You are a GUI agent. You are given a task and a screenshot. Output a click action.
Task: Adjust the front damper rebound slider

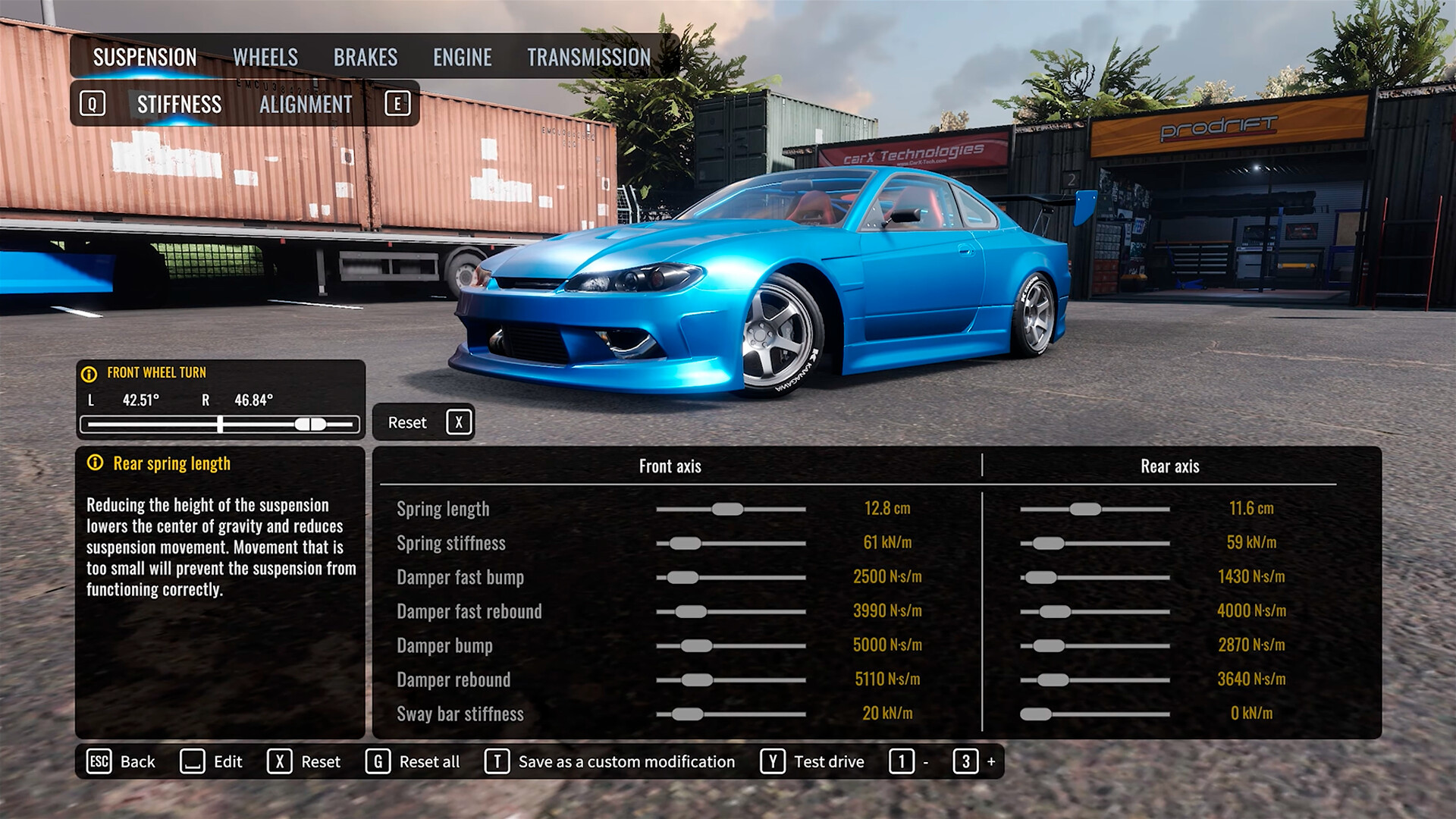click(x=697, y=679)
